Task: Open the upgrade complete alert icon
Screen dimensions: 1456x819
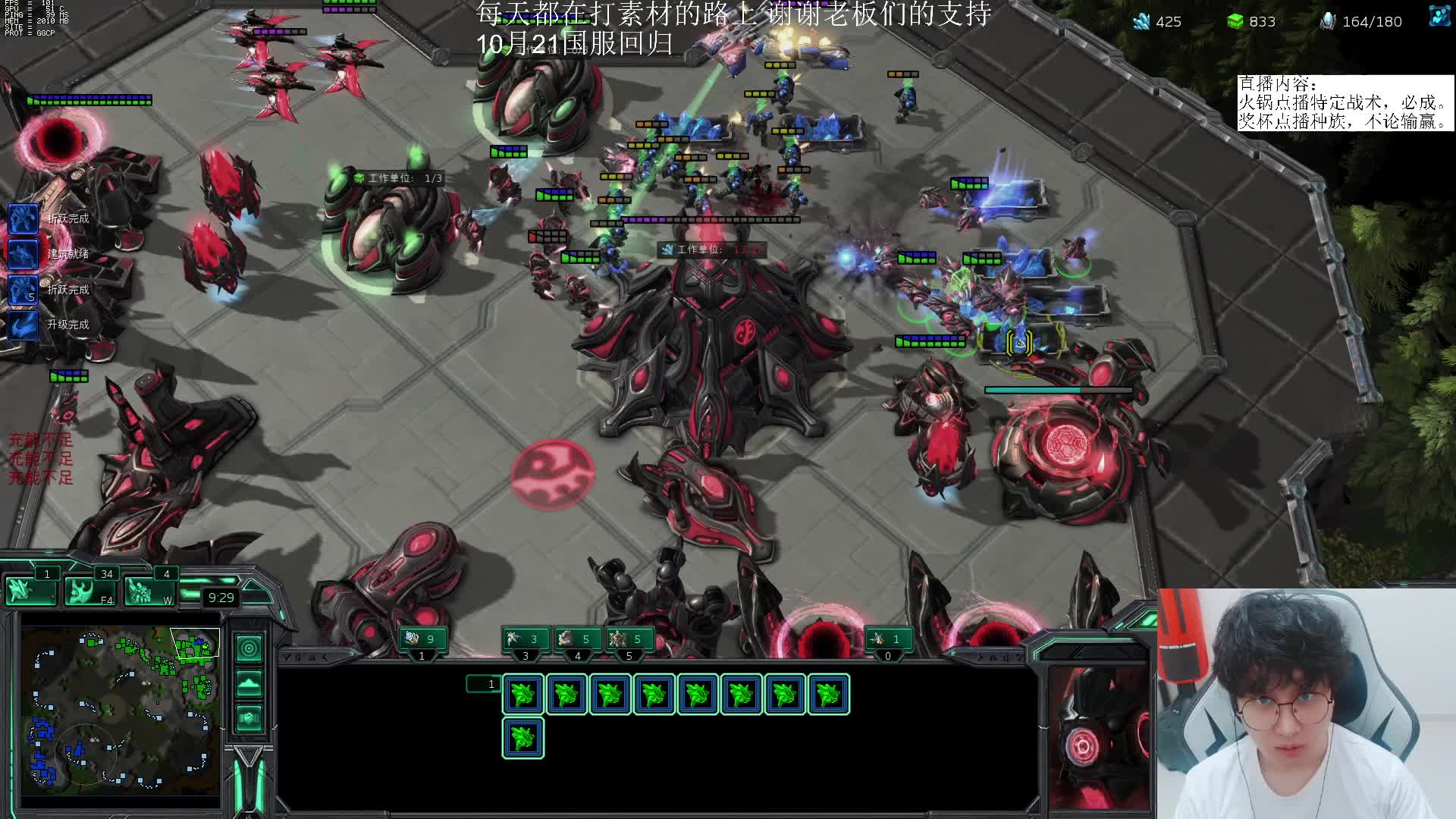Action: 23,325
